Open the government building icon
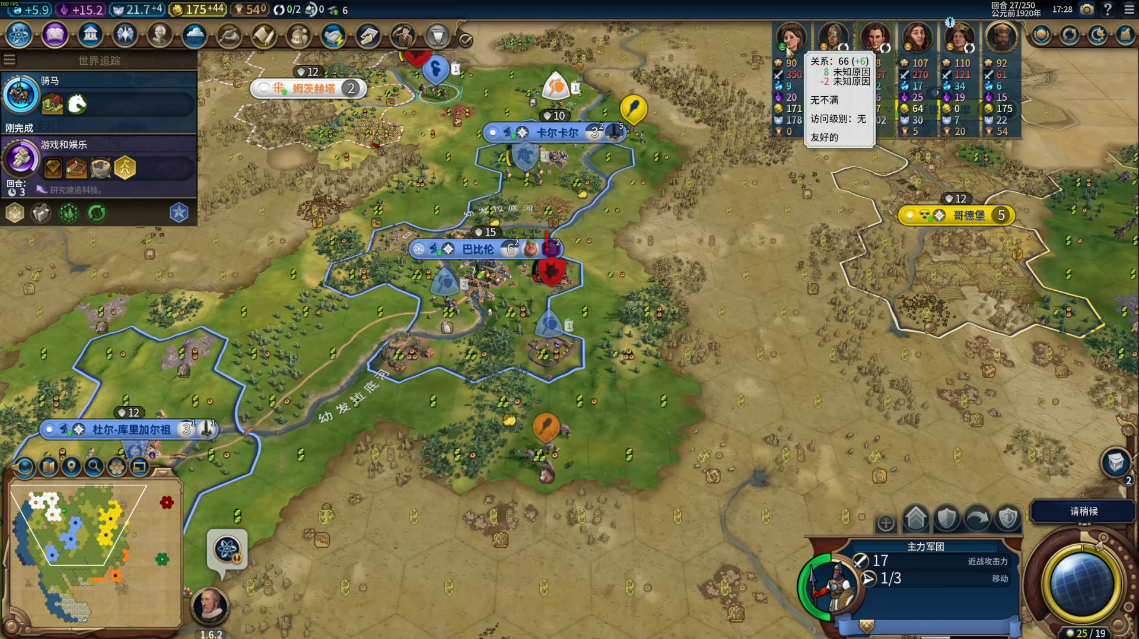 tap(90, 36)
